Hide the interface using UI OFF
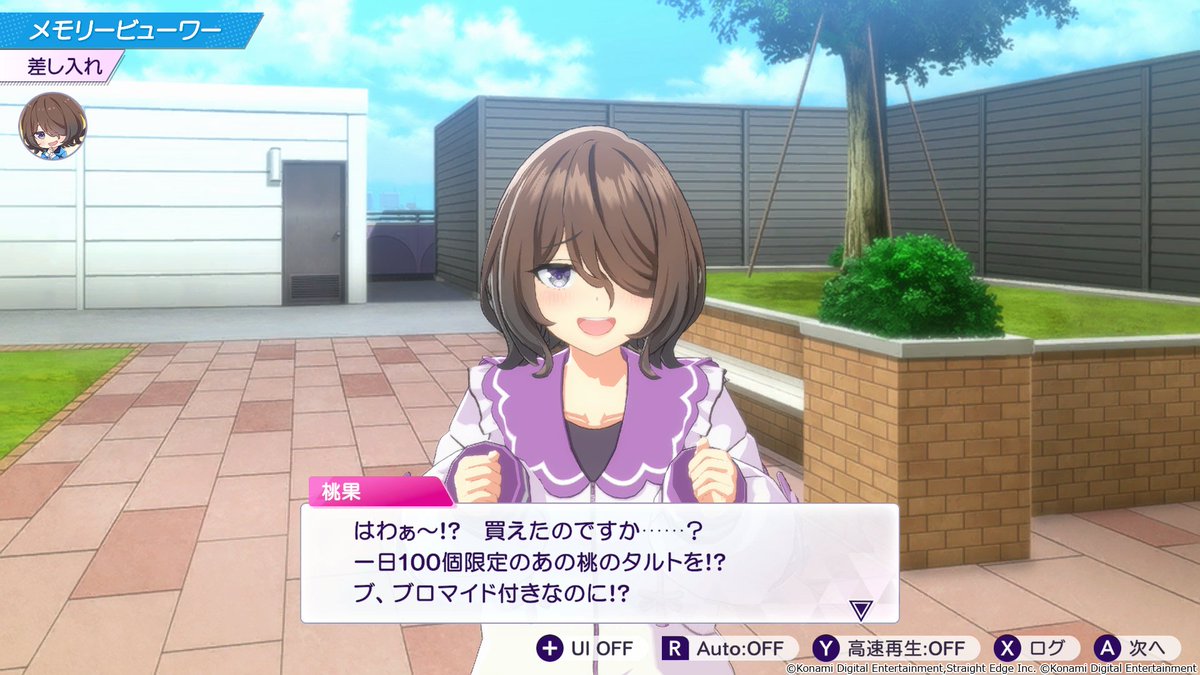 pyautogui.click(x=586, y=648)
